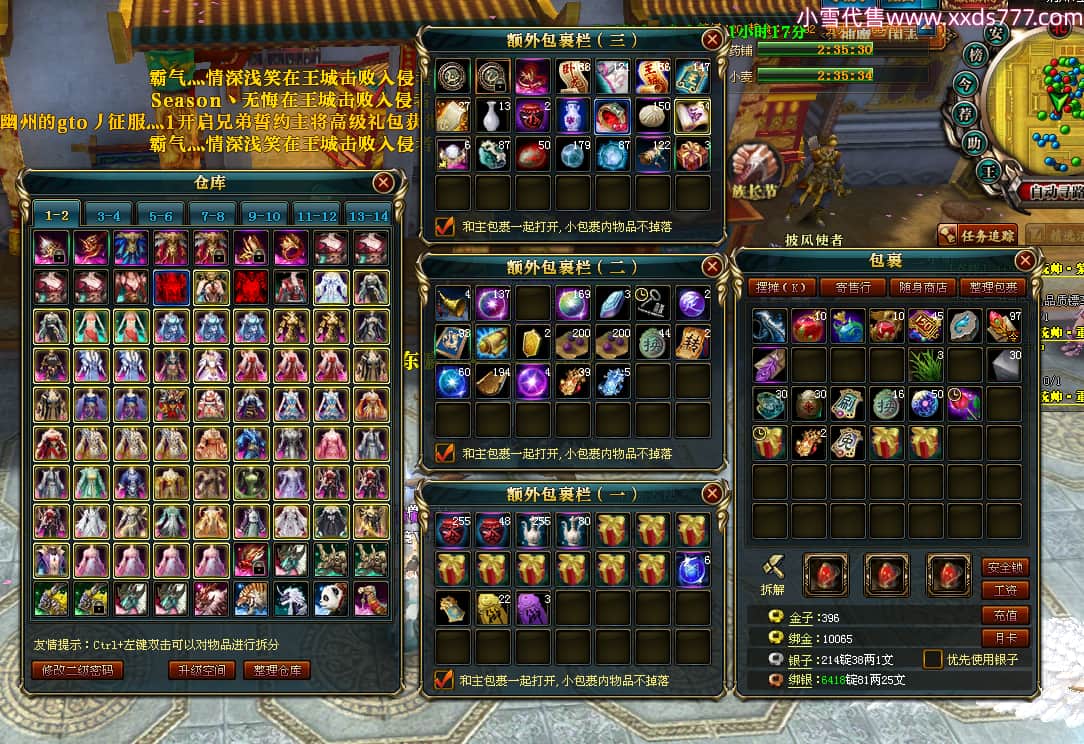1084x744 pixels.
Task: Switch to warehouse tab 3-4
Action: (109, 214)
